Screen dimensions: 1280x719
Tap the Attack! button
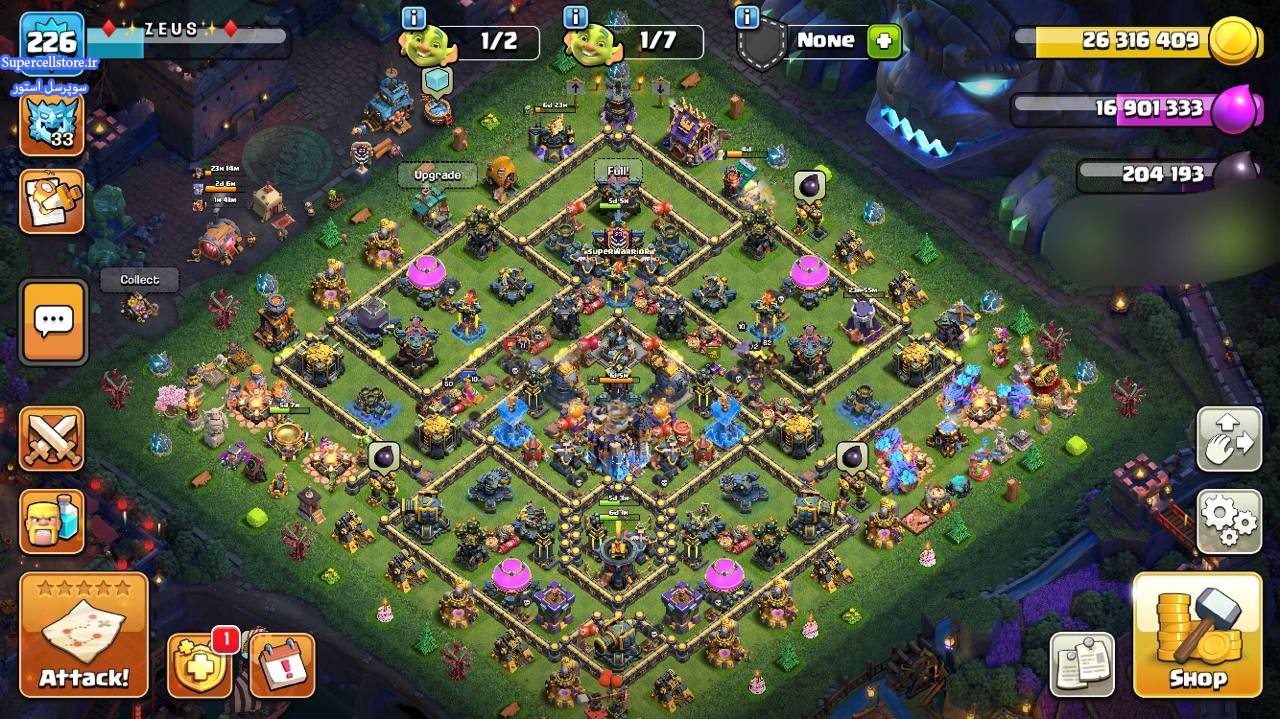click(84, 634)
